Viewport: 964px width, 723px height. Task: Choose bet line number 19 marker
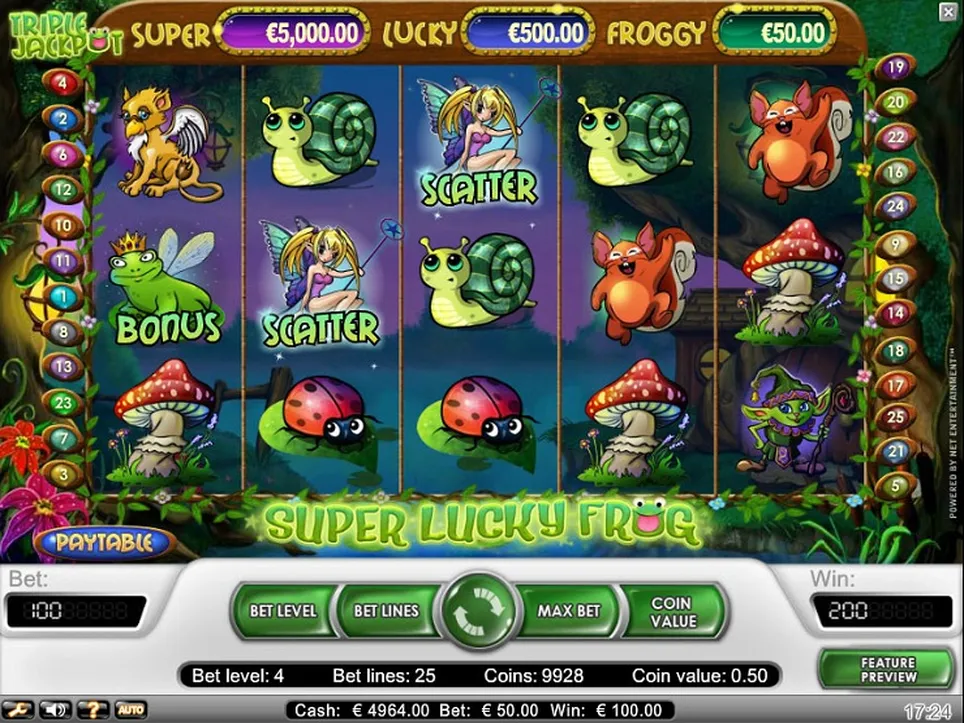pyautogui.click(x=895, y=68)
